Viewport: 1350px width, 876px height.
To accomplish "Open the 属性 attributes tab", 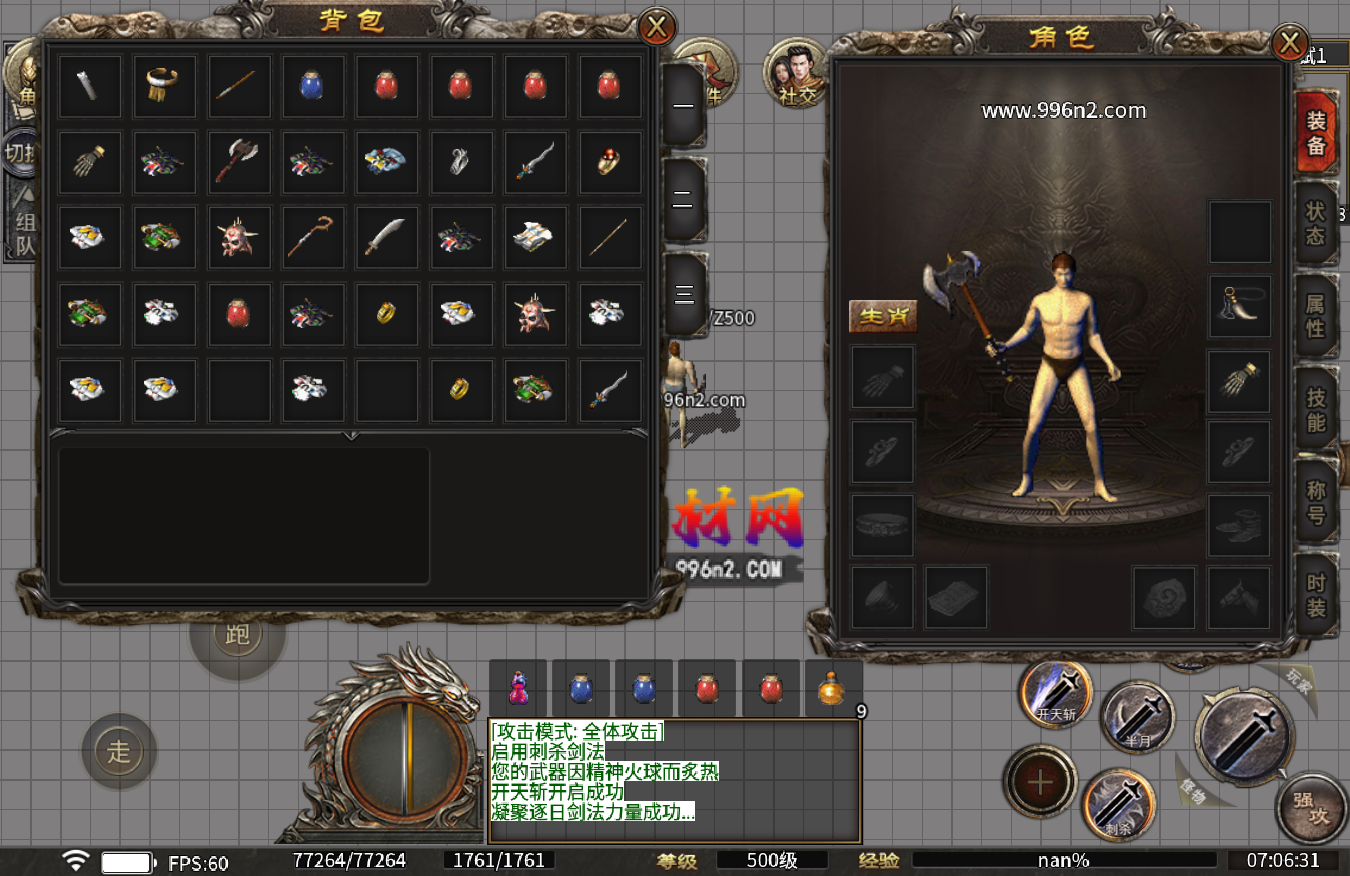I will tap(1316, 315).
